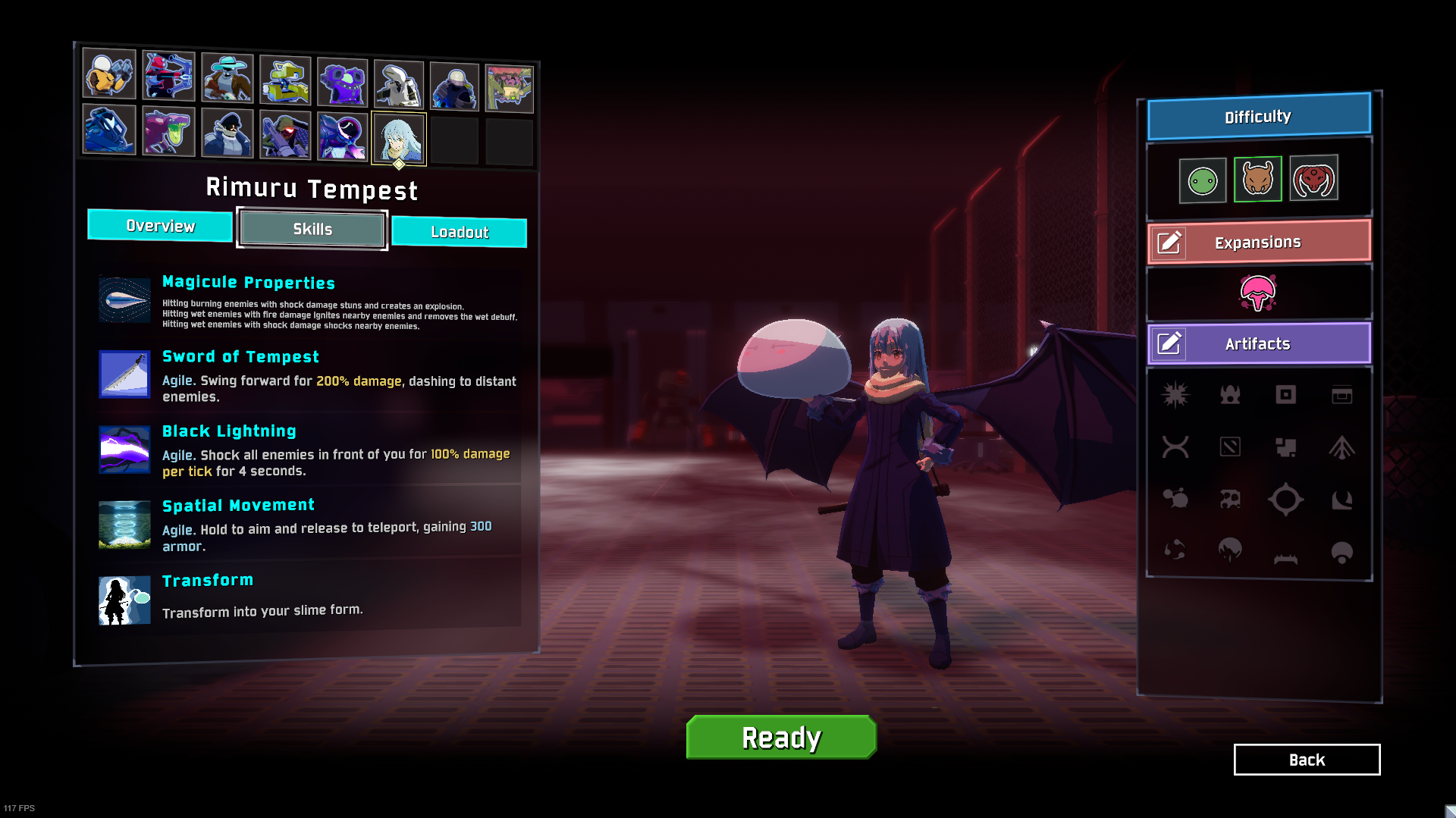Toggle the pink jellyfish expansion icon
Image resolution: width=1456 pixels, height=818 pixels.
[x=1258, y=293]
